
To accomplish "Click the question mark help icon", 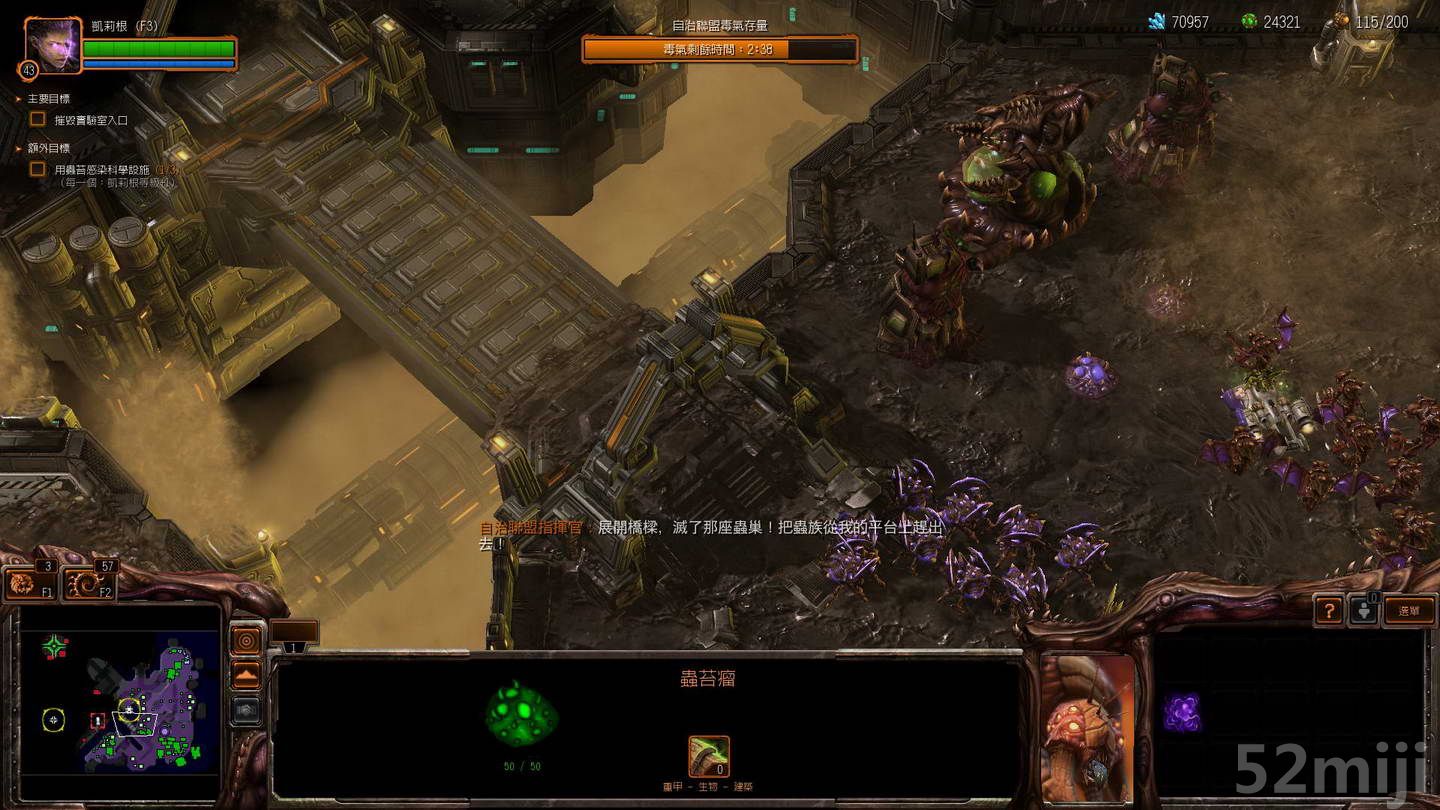I will coord(1329,610).
